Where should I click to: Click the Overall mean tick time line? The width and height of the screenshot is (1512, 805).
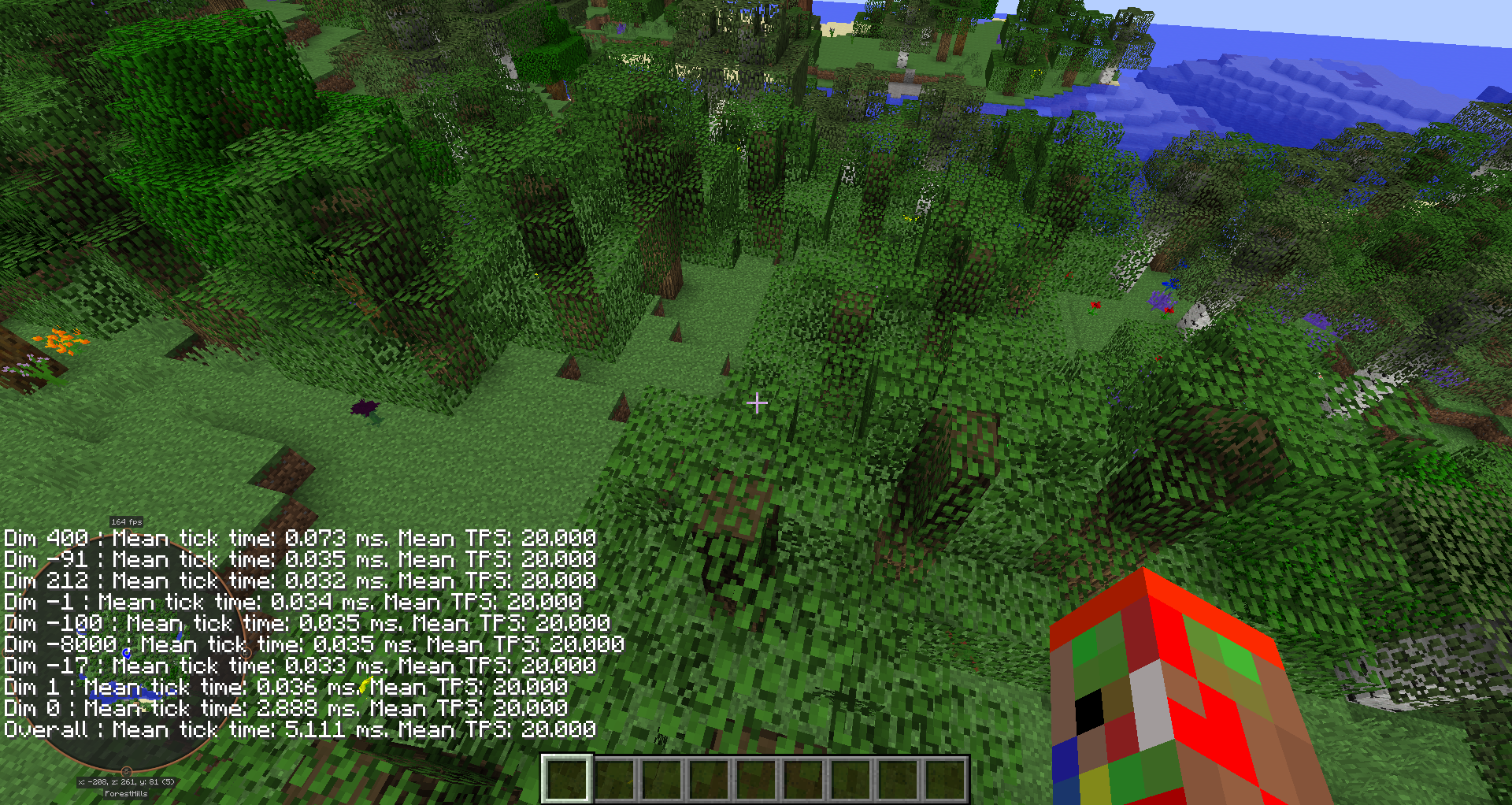(x=299, y=729)
